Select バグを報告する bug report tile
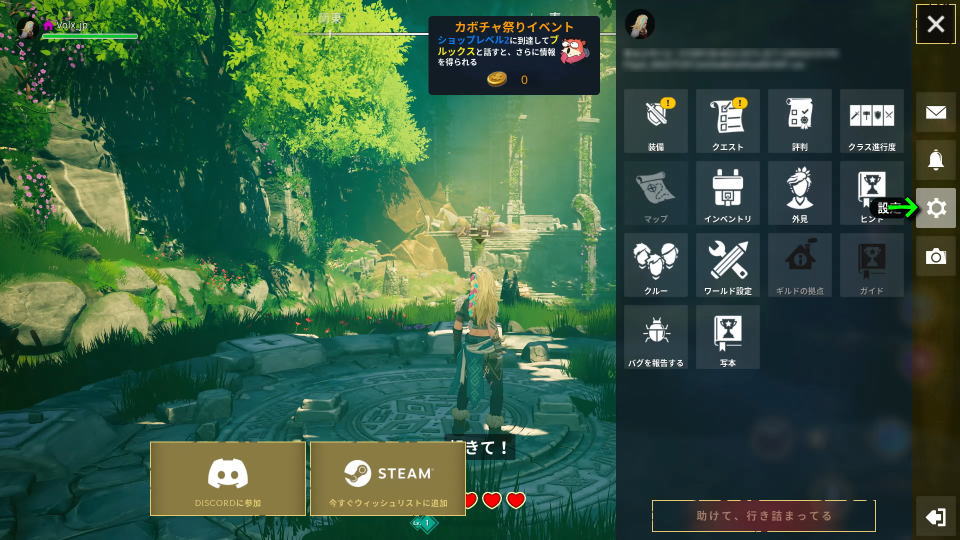The height and width of the screenshot is (540, 960). coord(656,337)
